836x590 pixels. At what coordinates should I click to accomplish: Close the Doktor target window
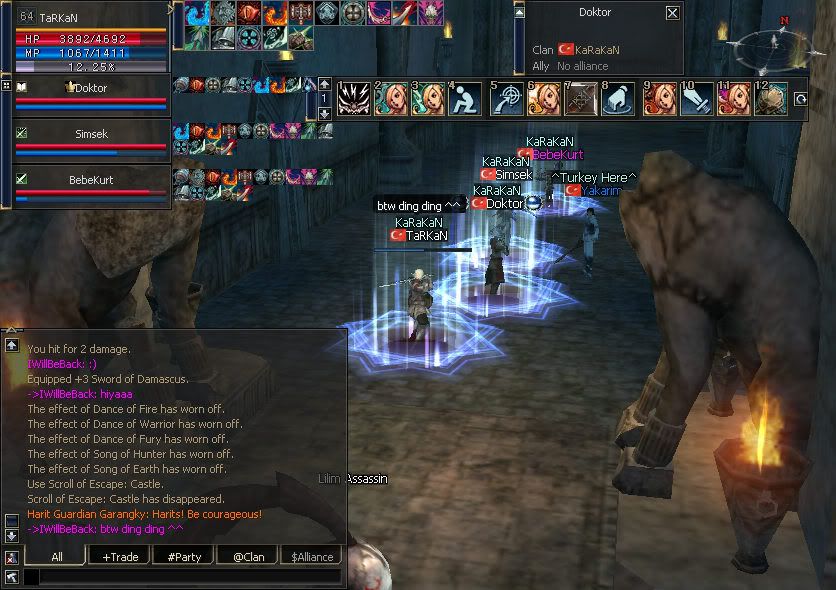[672, 14]
